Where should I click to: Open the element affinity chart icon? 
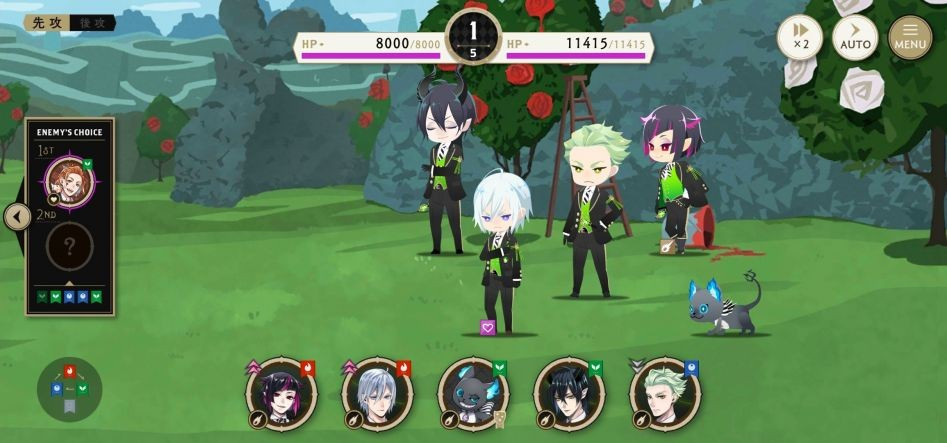[x=69, y=389]
